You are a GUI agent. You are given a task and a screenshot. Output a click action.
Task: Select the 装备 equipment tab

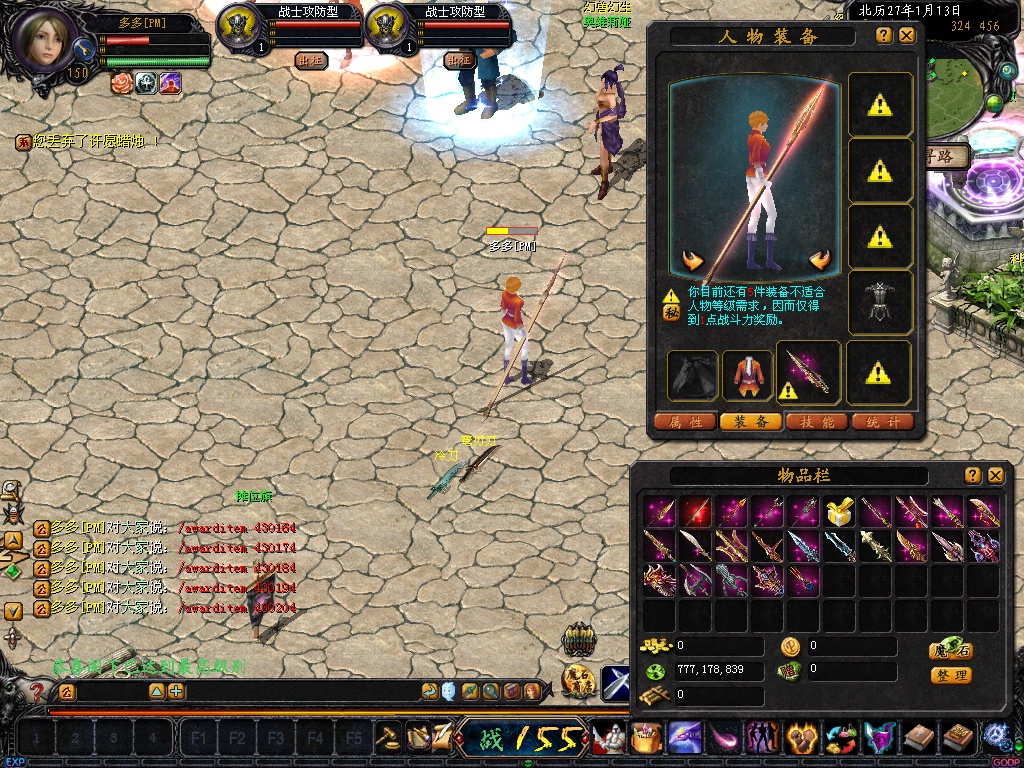tap(751, 422)
